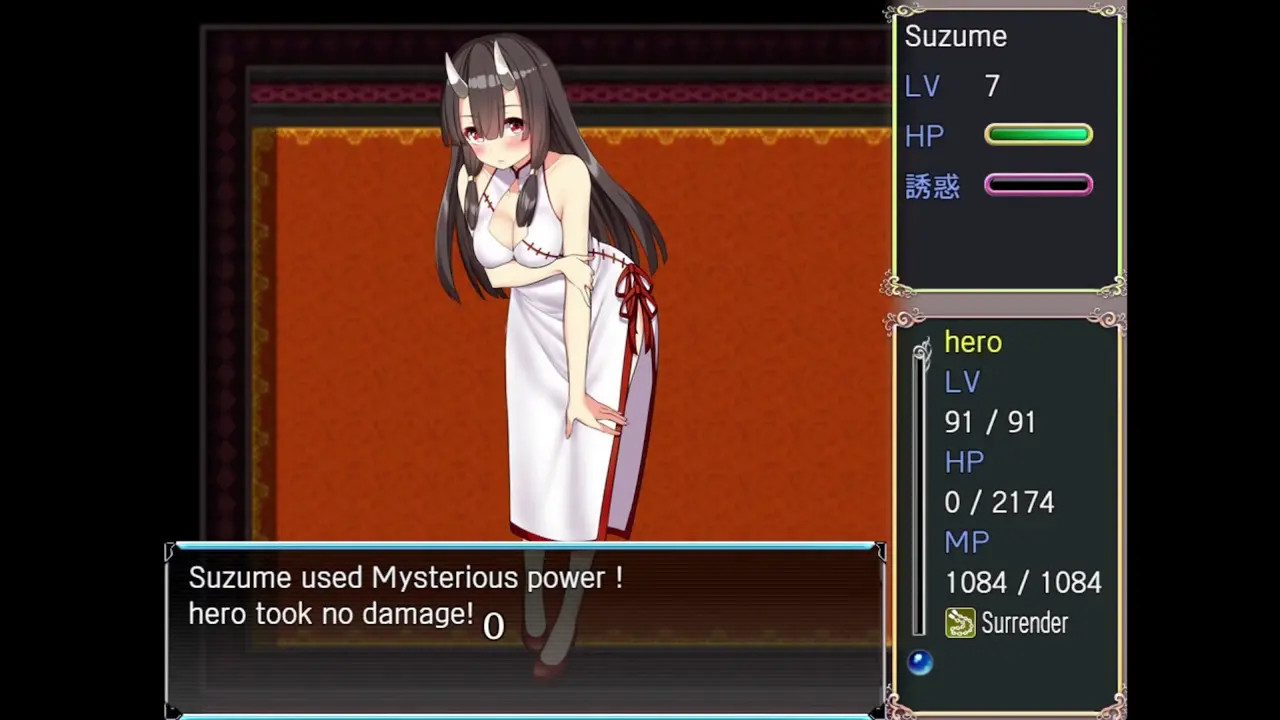Select Suzume's name in the enemy panel

click(x=955, y=37)
